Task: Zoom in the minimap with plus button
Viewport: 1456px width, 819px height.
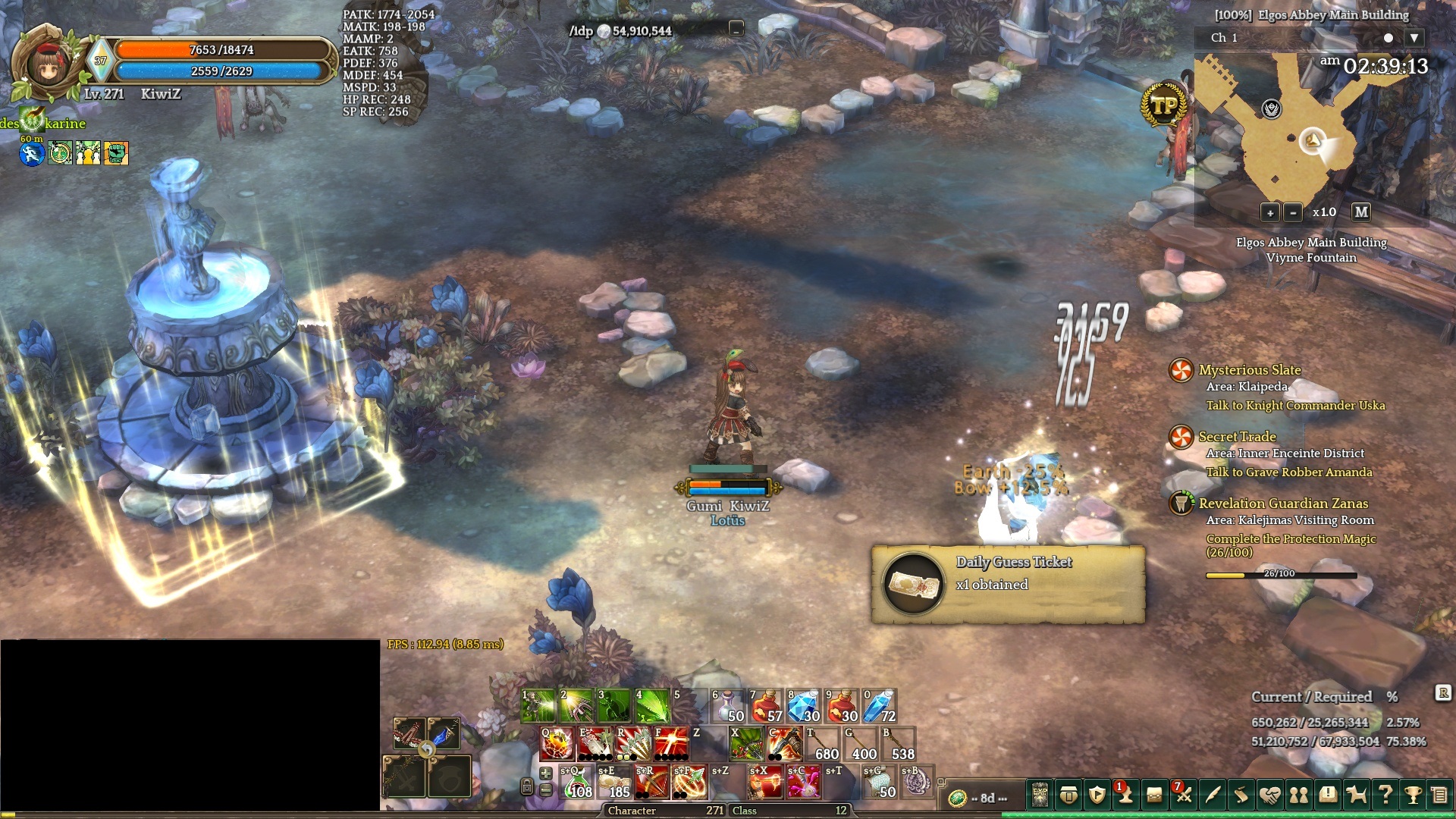Action: [1270, 212]
